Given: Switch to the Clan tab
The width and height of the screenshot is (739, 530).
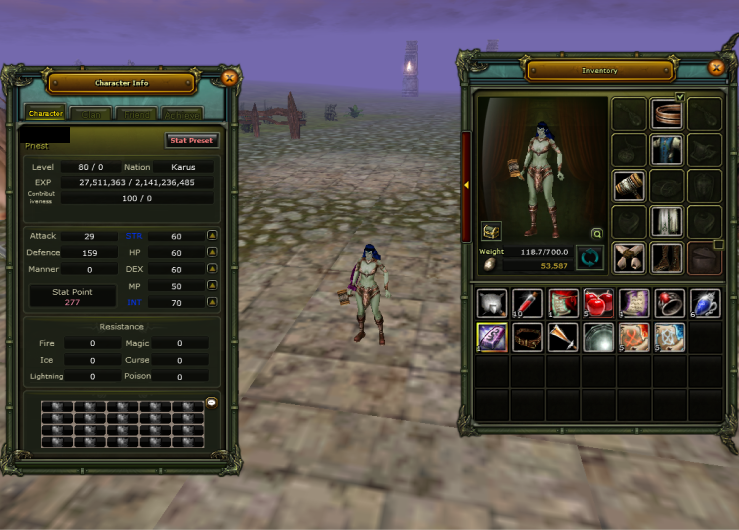Looking at the screenshot, I should coord(90,114).
